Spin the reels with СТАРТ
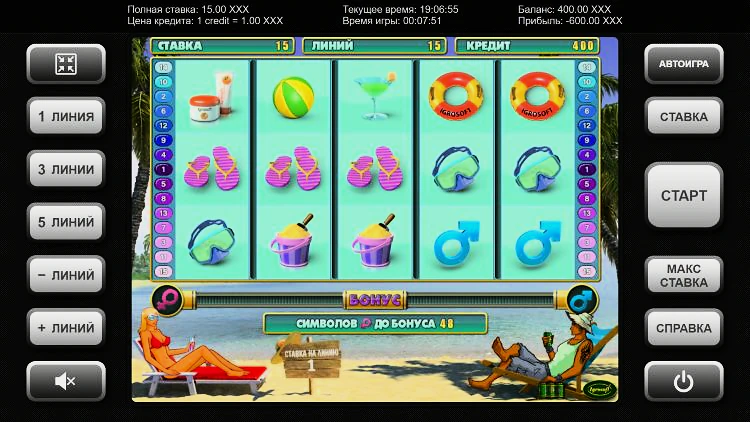The image size is (750, 422). (x=684, y=196)
